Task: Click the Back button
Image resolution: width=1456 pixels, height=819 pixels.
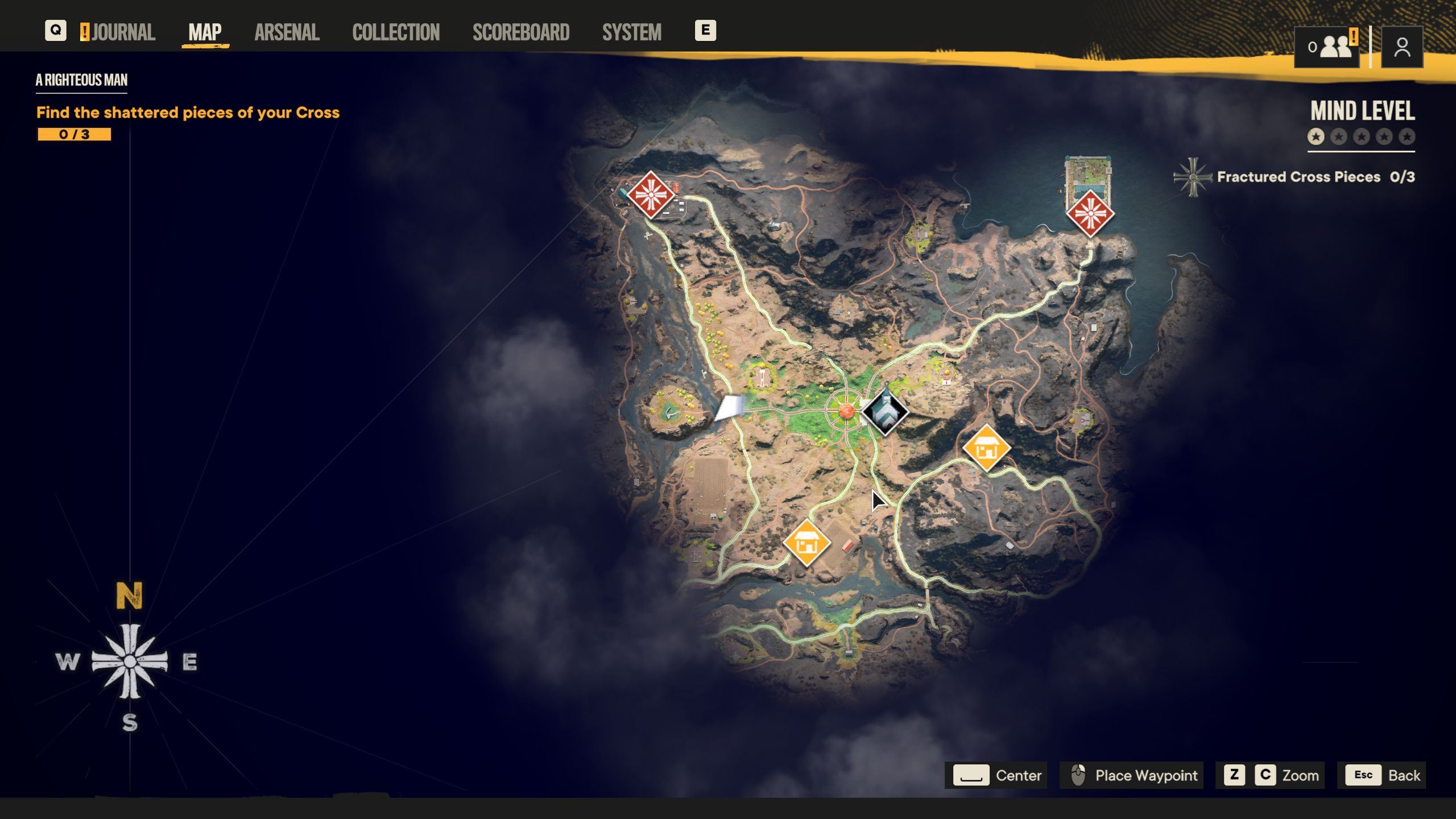Action: 1385,775
